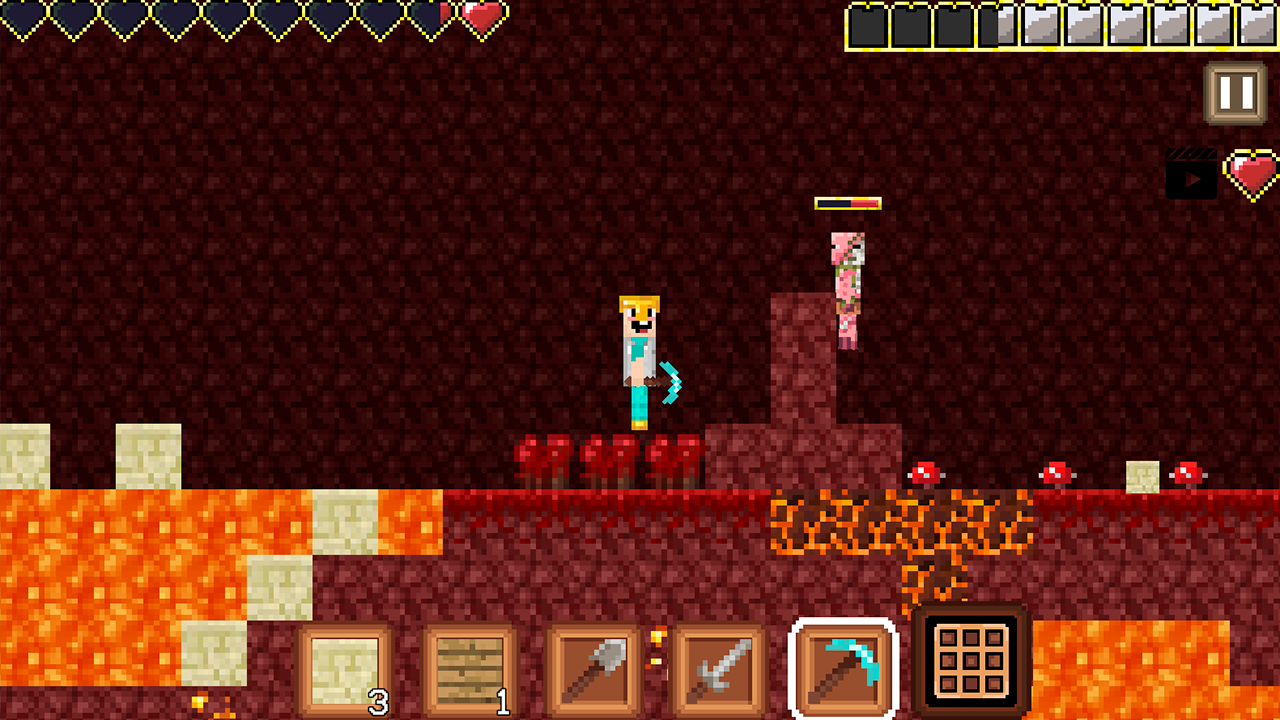Screen dimensions: 1280x720
Task: Click a red mushroom on the right ledge
Action: tap(1057, 471)
